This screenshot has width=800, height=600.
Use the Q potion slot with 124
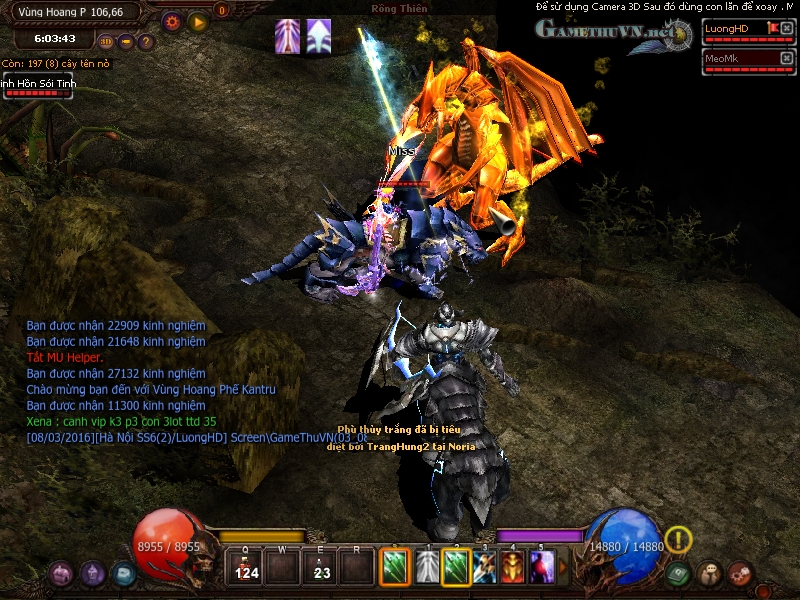(x=245, y=567)
